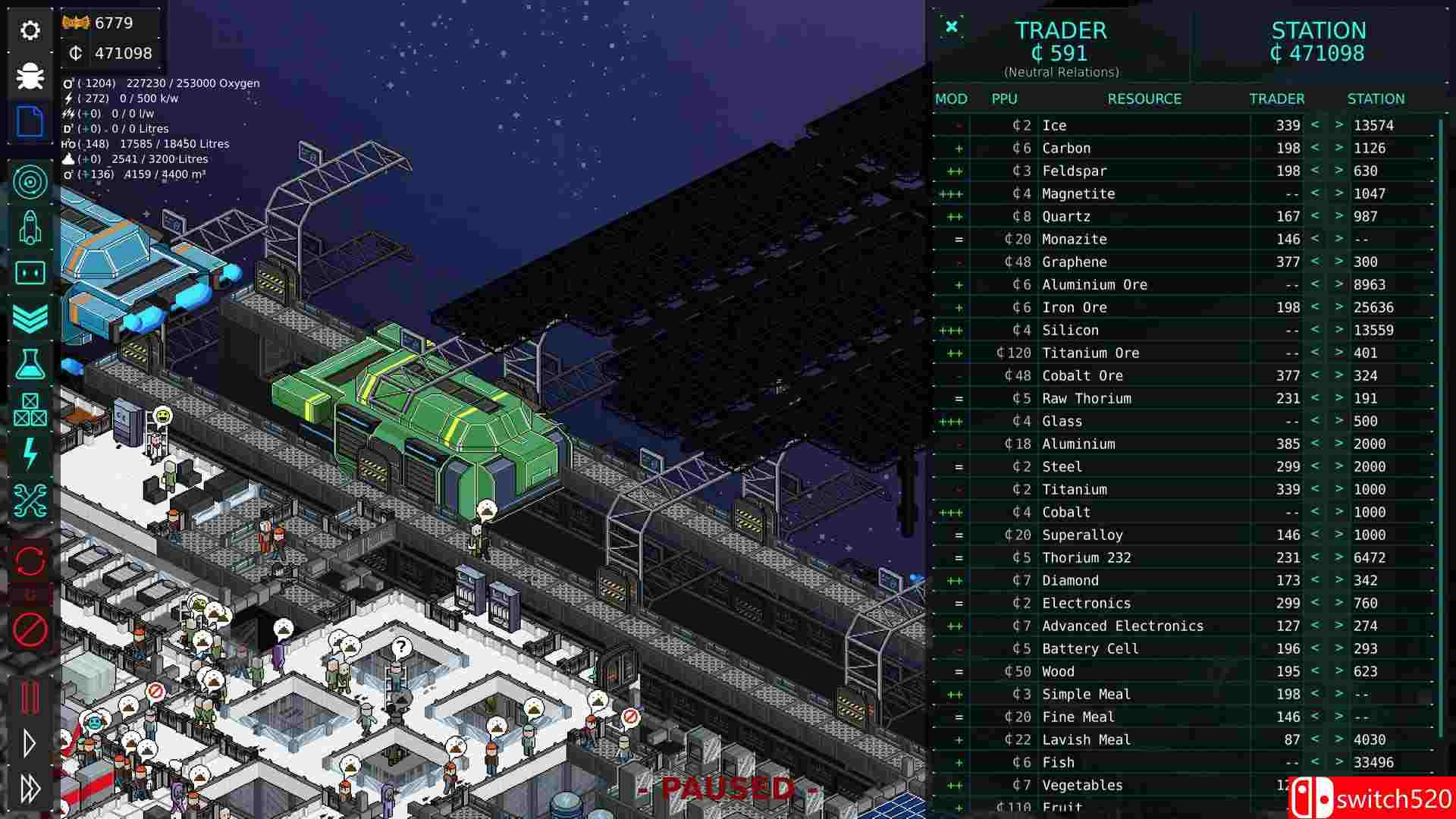This screenshot has width=1456, height=819.
Task: Open the settings gear panel
Action: 30,30
